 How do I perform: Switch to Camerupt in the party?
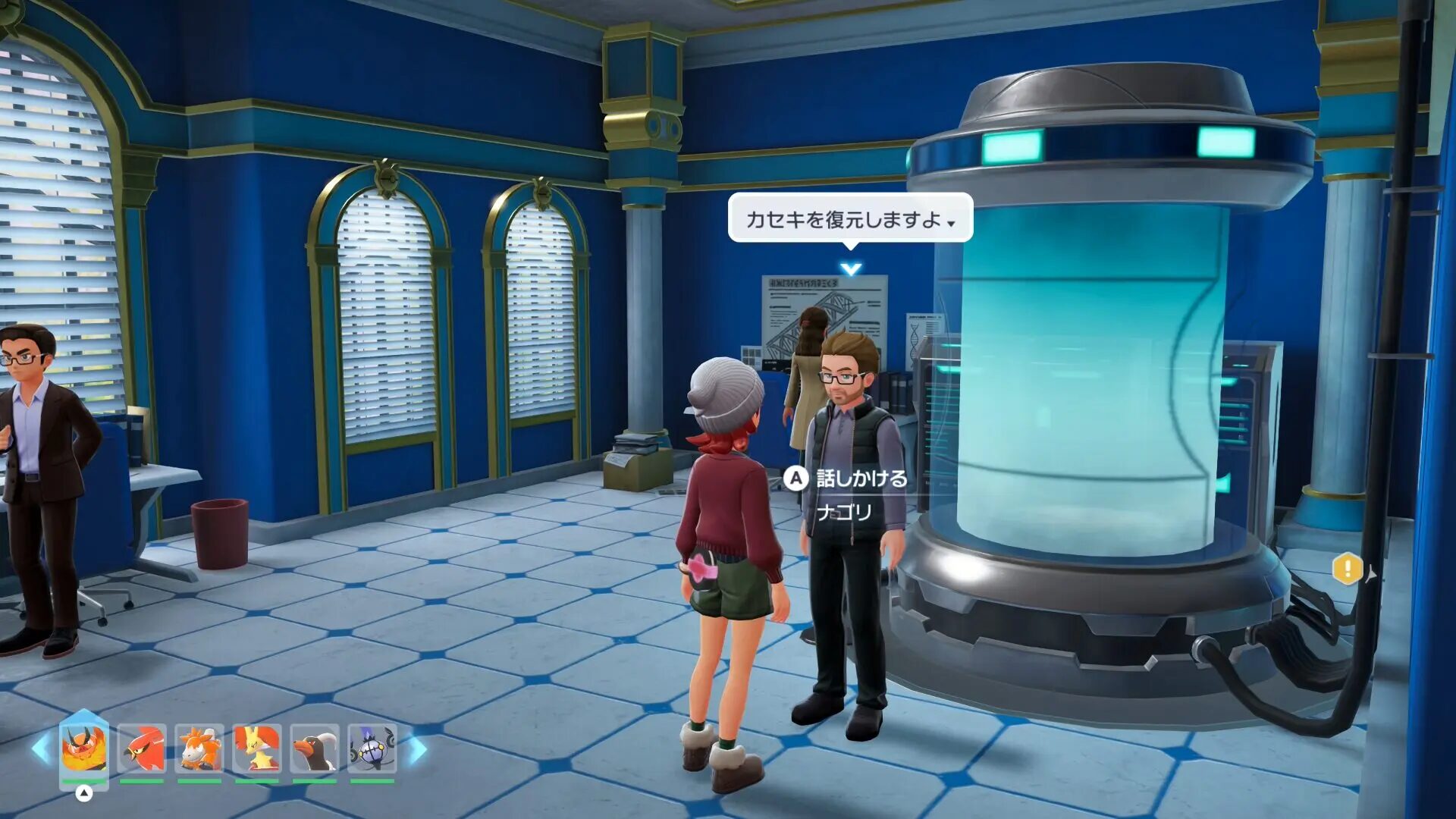(x=199, y=748)
